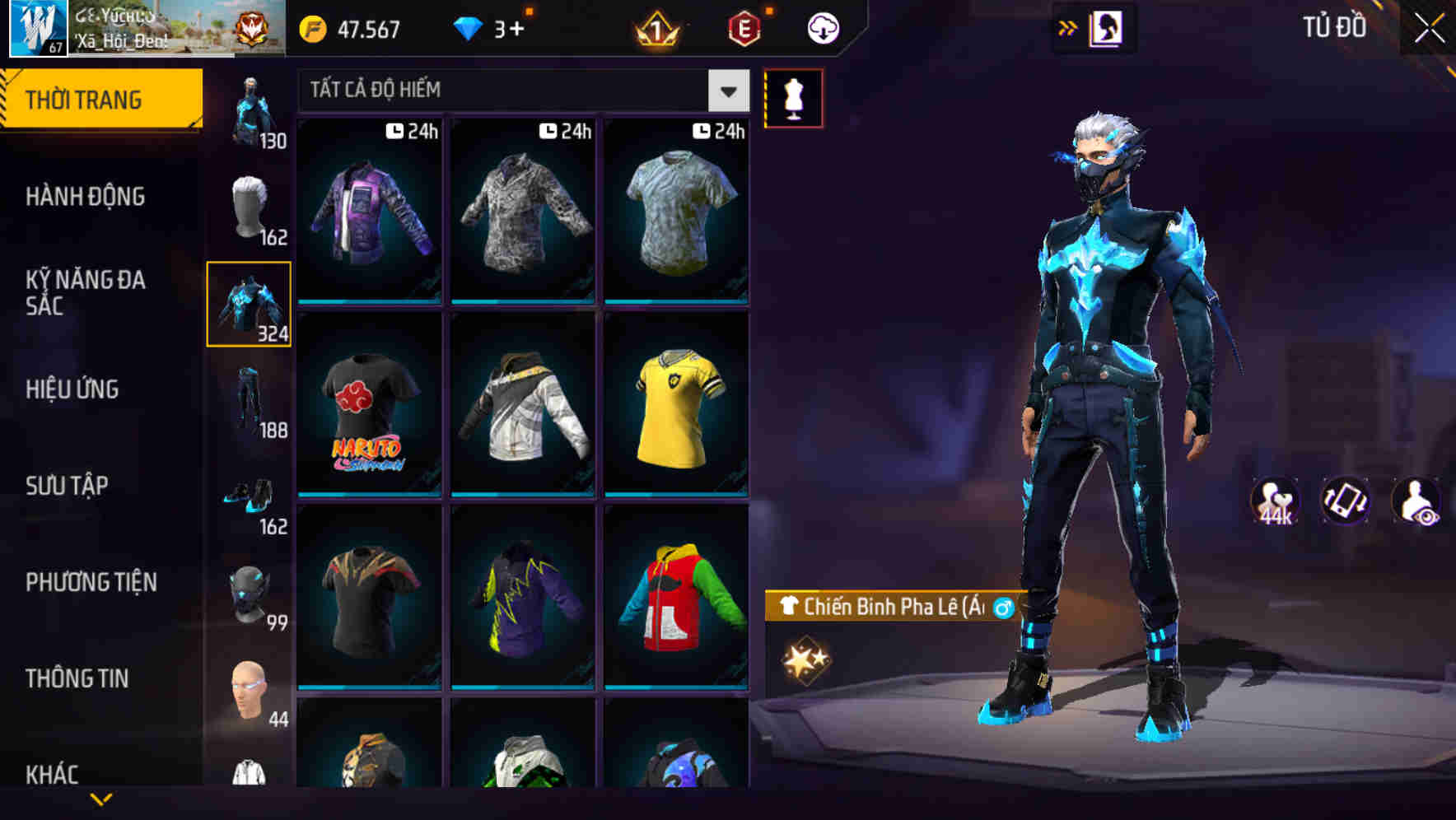Toggle the mannequin display mode
The height and width of the screenshot is (820, 1456).
pos(795,97)
